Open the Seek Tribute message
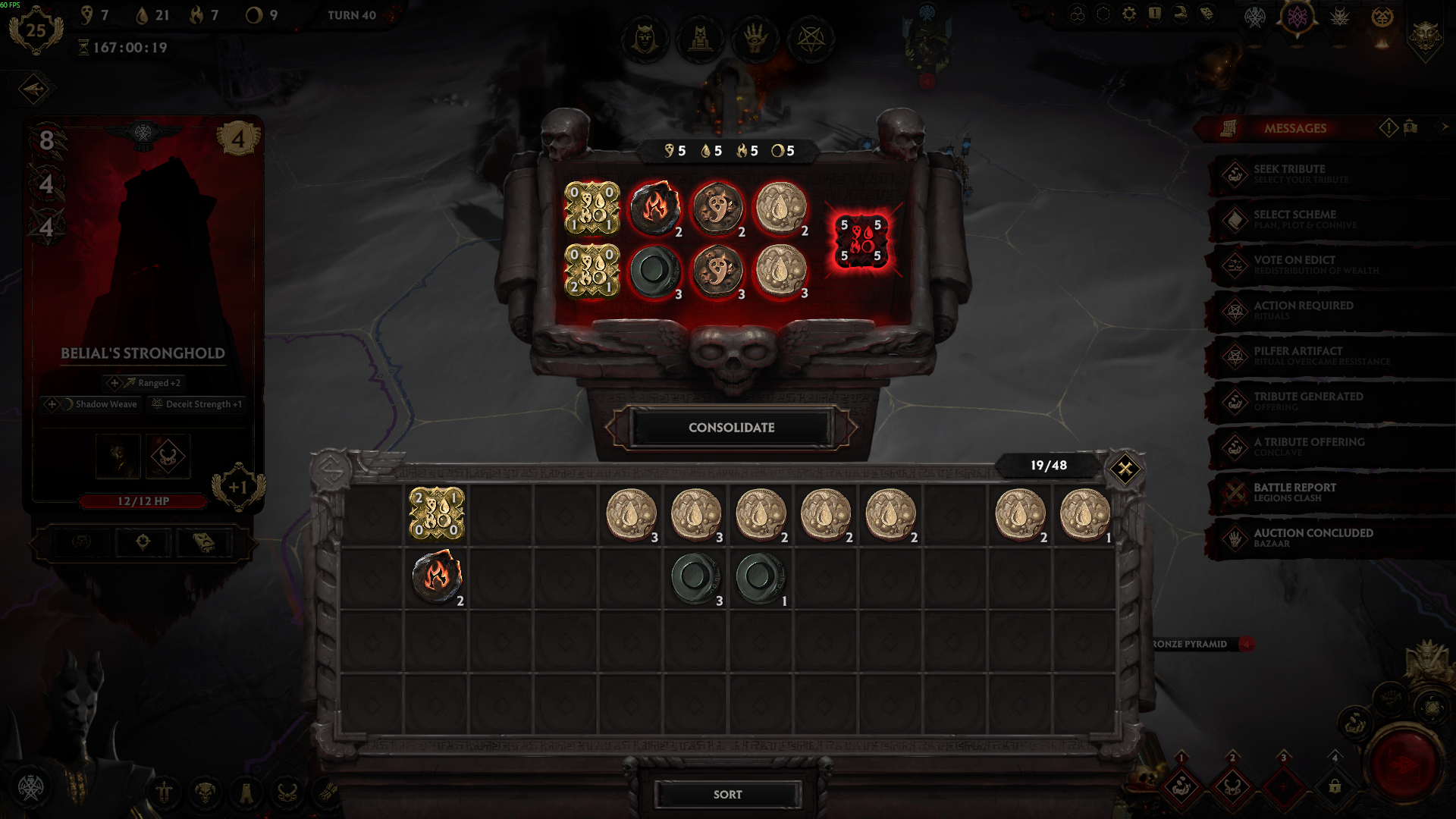Viewport: 1456px width, 819px height. click(x=1300, y=174)
